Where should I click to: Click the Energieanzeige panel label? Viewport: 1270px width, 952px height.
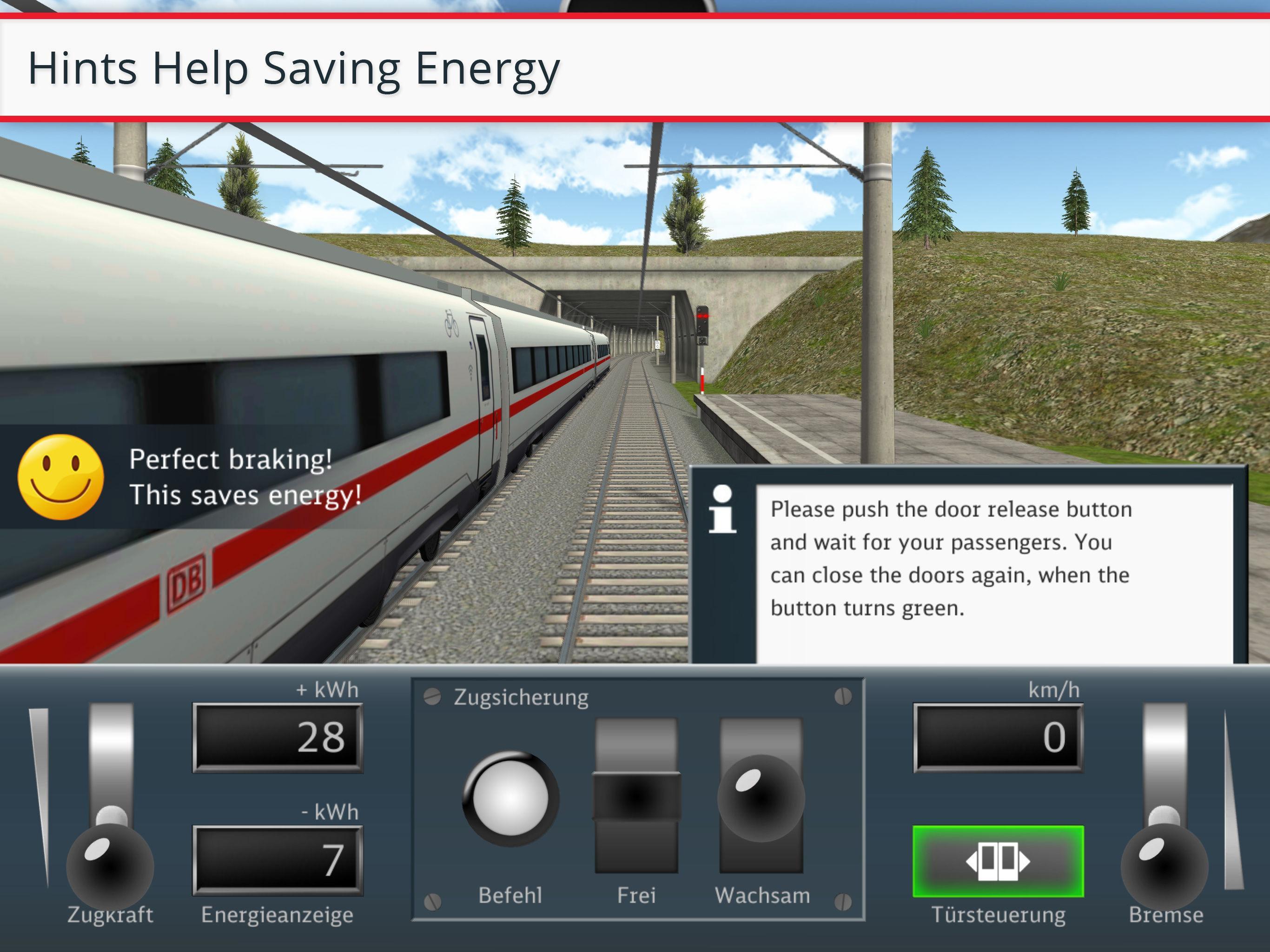coord(278,914)
